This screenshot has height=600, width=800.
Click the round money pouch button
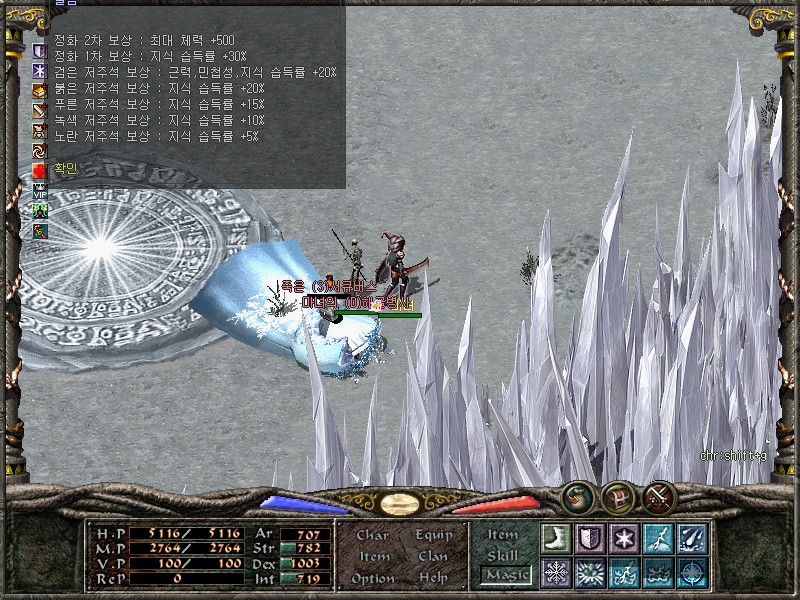[578, 496]
